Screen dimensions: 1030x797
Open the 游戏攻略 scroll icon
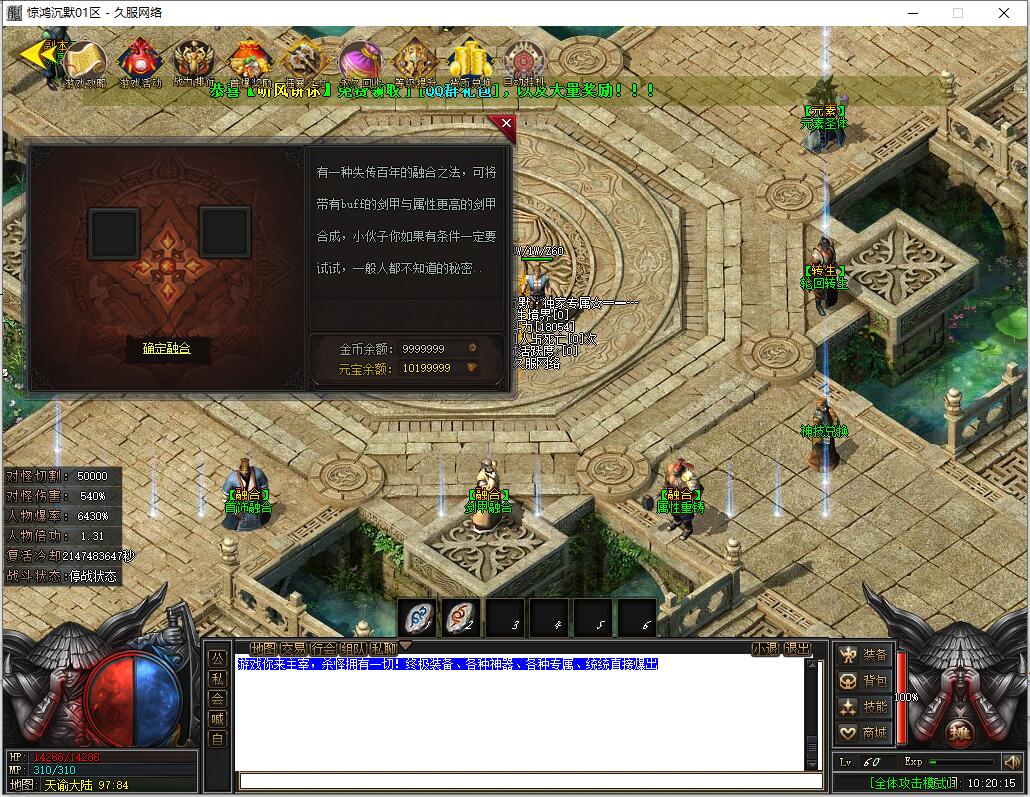click(86, 61)
